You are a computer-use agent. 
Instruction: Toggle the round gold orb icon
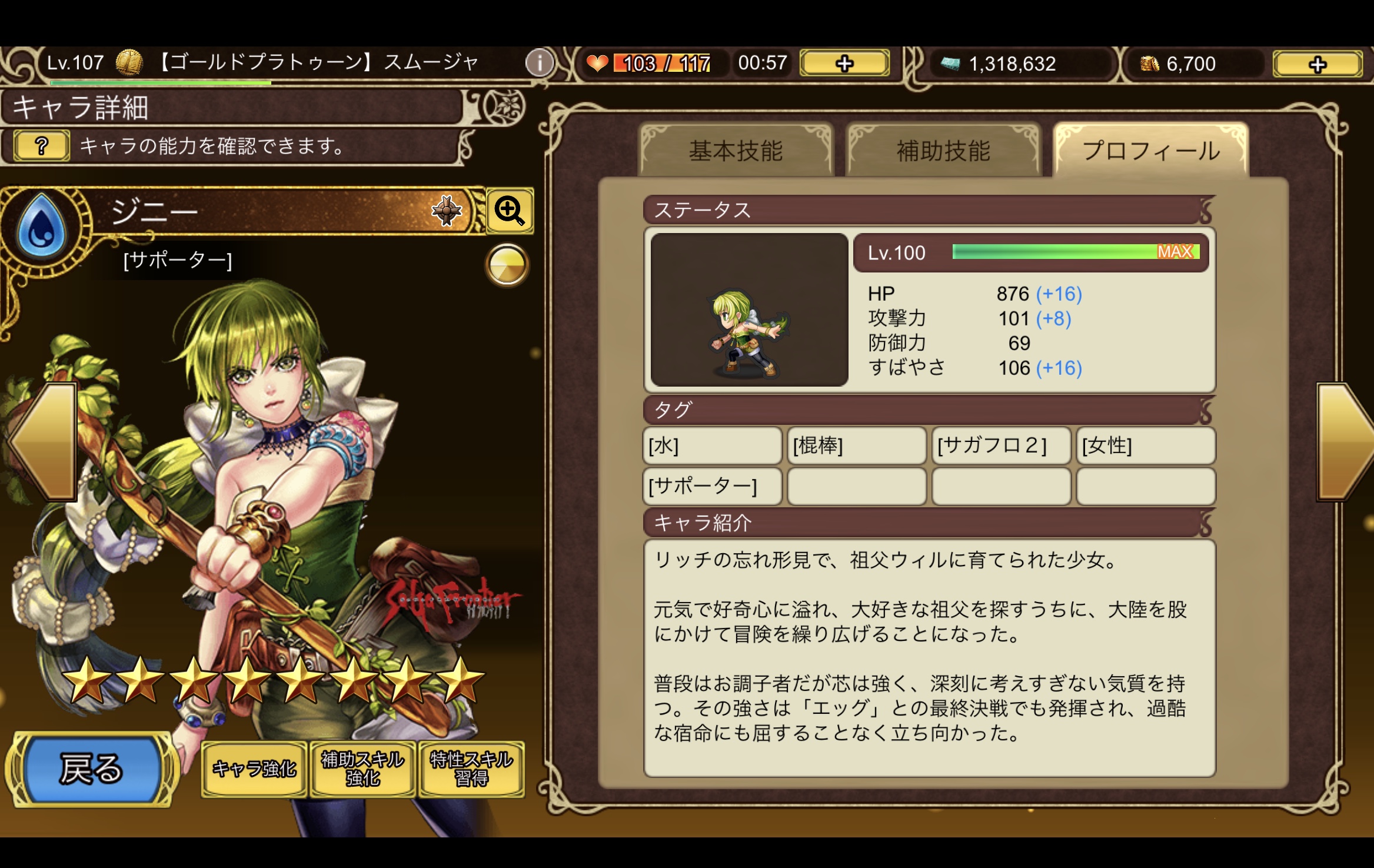coord(507,265)
